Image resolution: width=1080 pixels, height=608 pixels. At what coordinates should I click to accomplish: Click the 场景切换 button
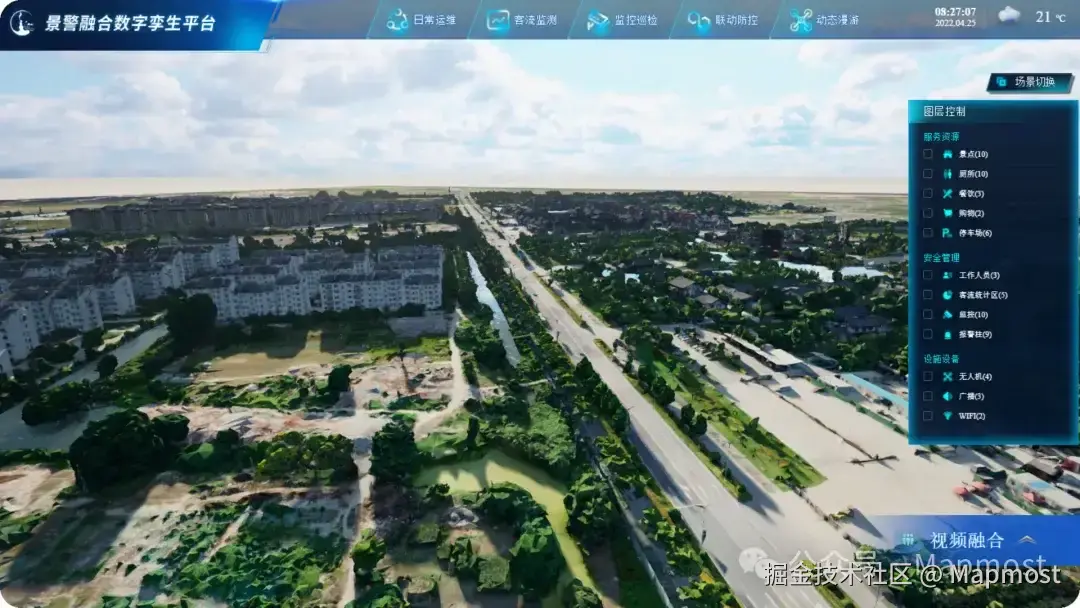click(1029, 82)
